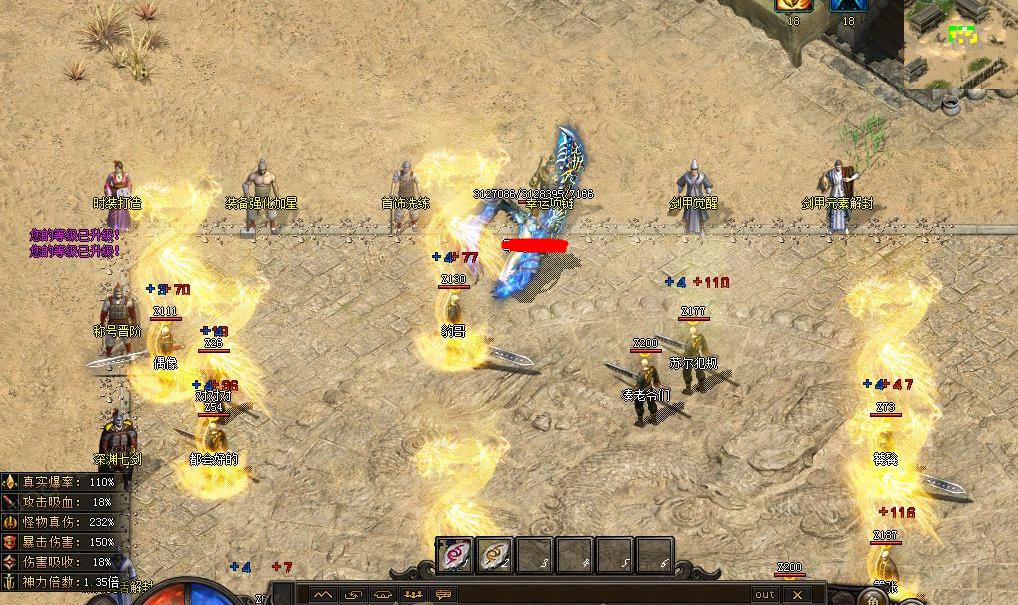Open the speech bubble chat icon
This screenshot has height=605, width=1018.
pos(443,595)
